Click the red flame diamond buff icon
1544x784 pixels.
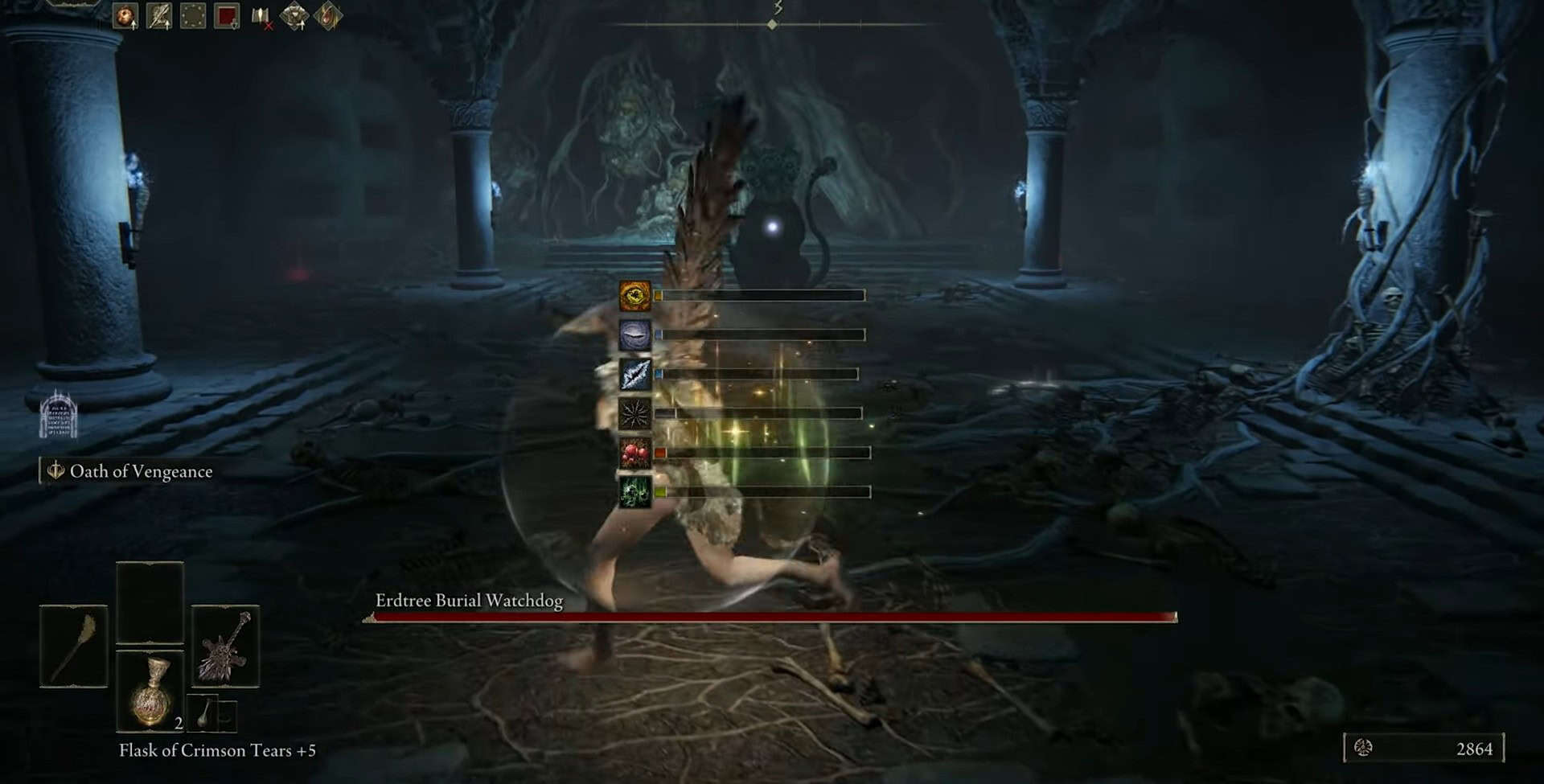328,16
